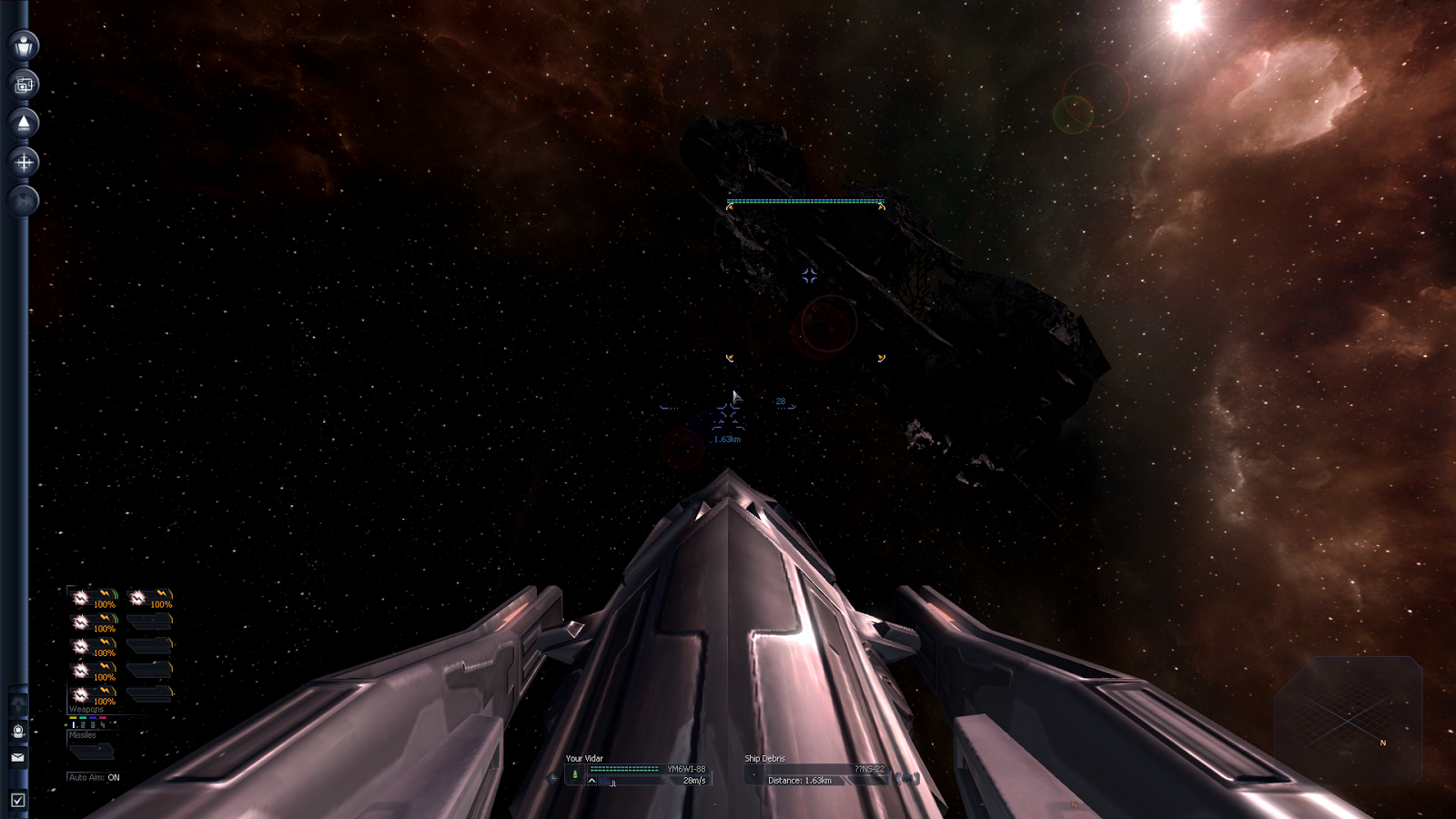This screenshot has height=819, width=1456.
Task: Select weapon group 2
Action: coord(83,724)
